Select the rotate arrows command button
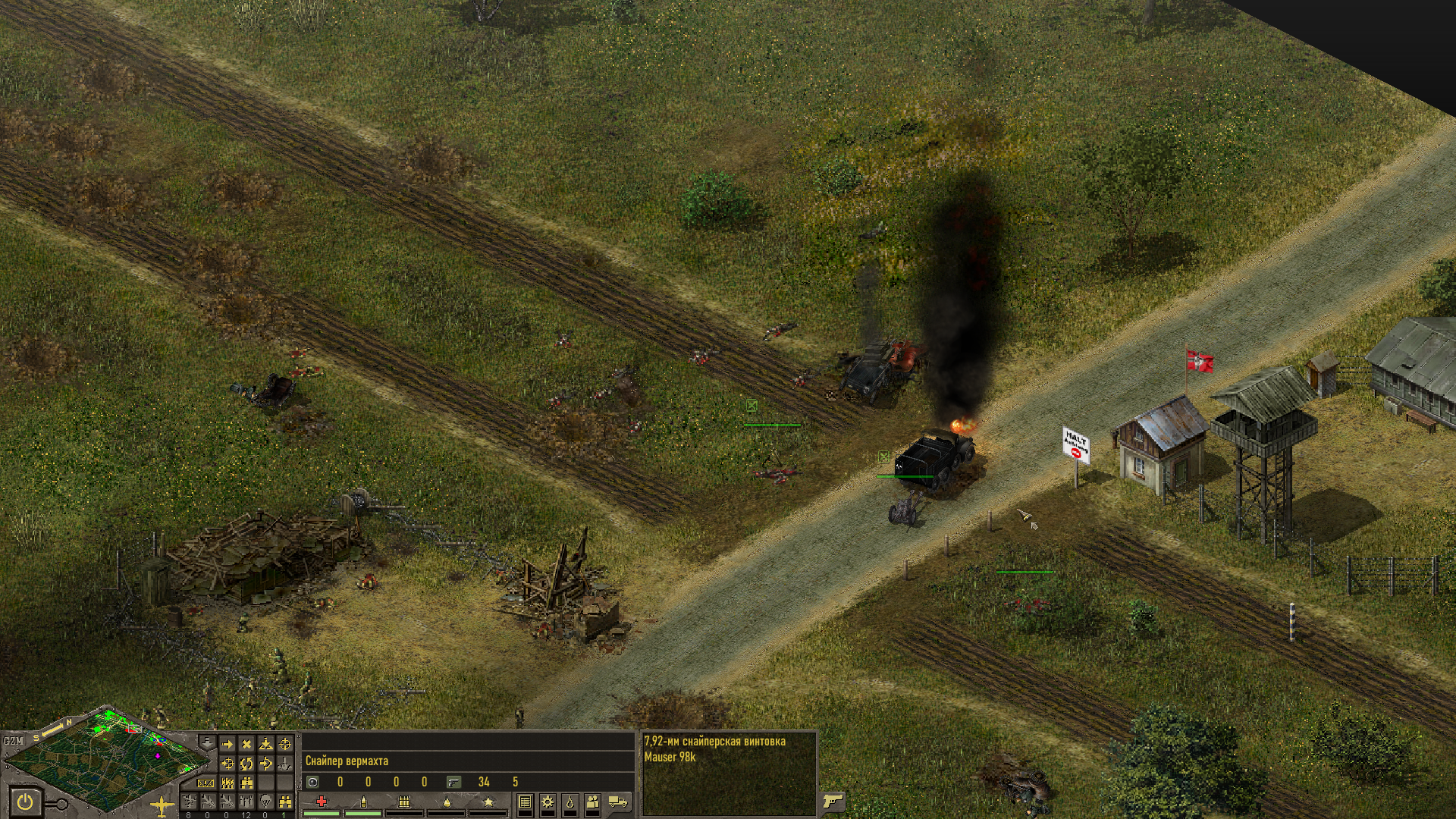The width and height of the screenshot is (1456, 819). tap(246, 764)
